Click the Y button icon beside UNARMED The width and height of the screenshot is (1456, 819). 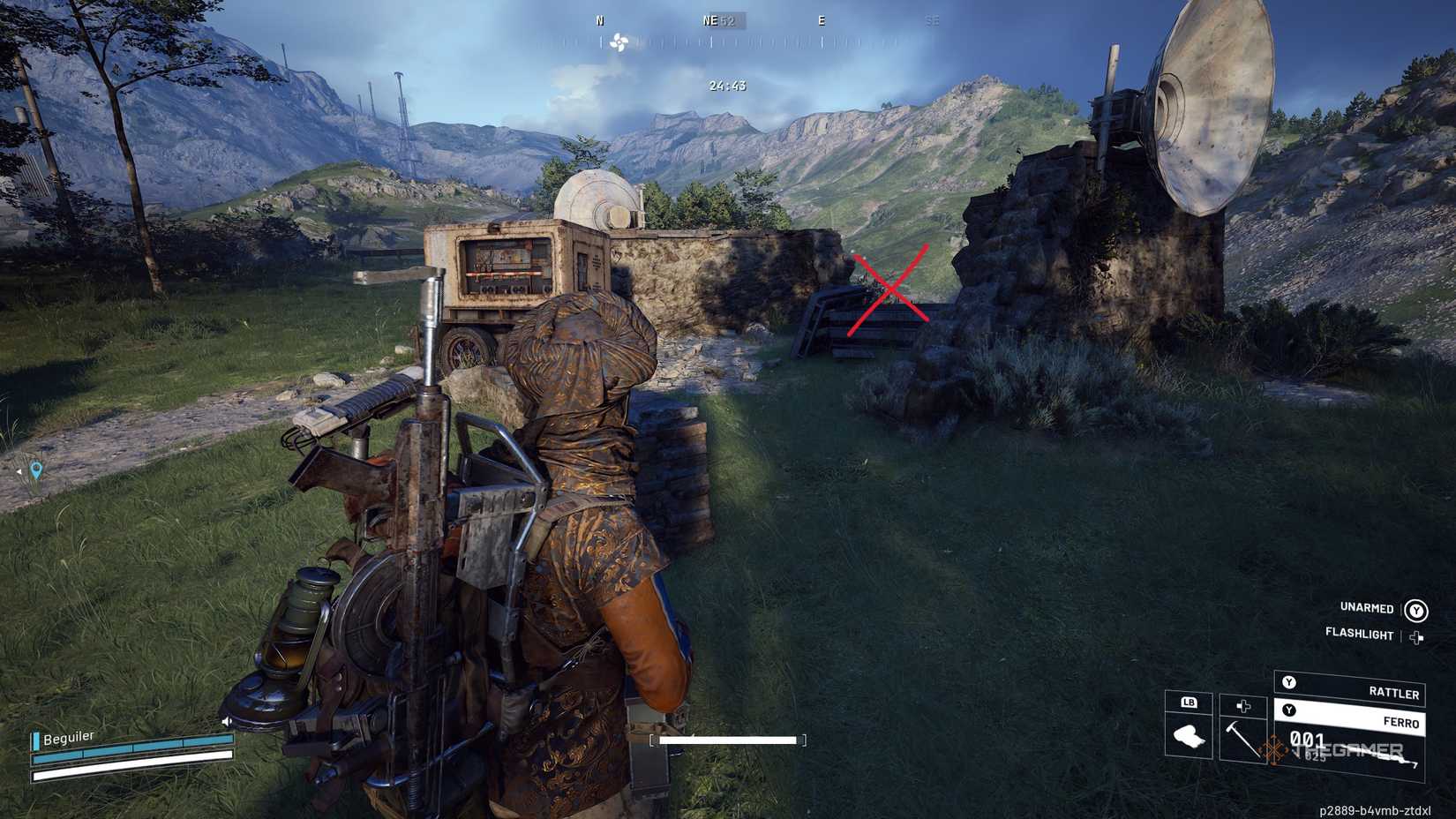(1416, 610)
